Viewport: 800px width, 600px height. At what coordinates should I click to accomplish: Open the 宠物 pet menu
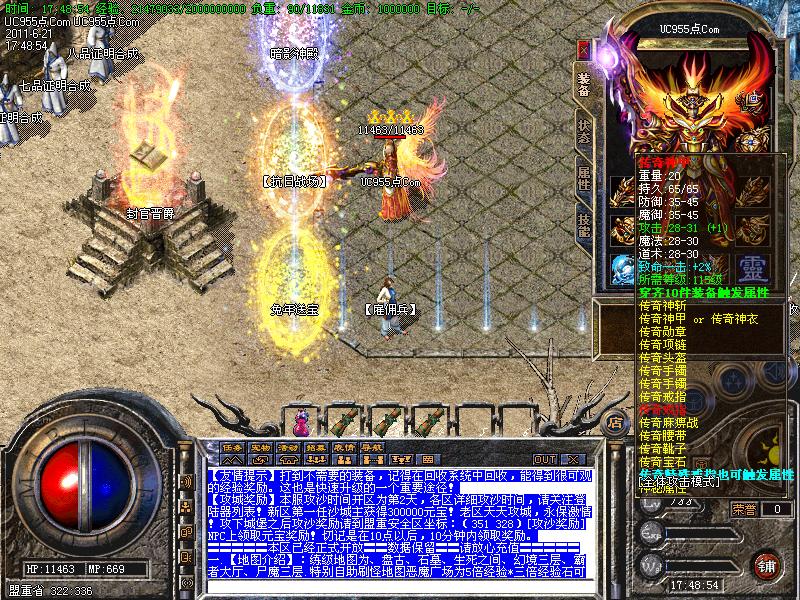pos(260,447)
